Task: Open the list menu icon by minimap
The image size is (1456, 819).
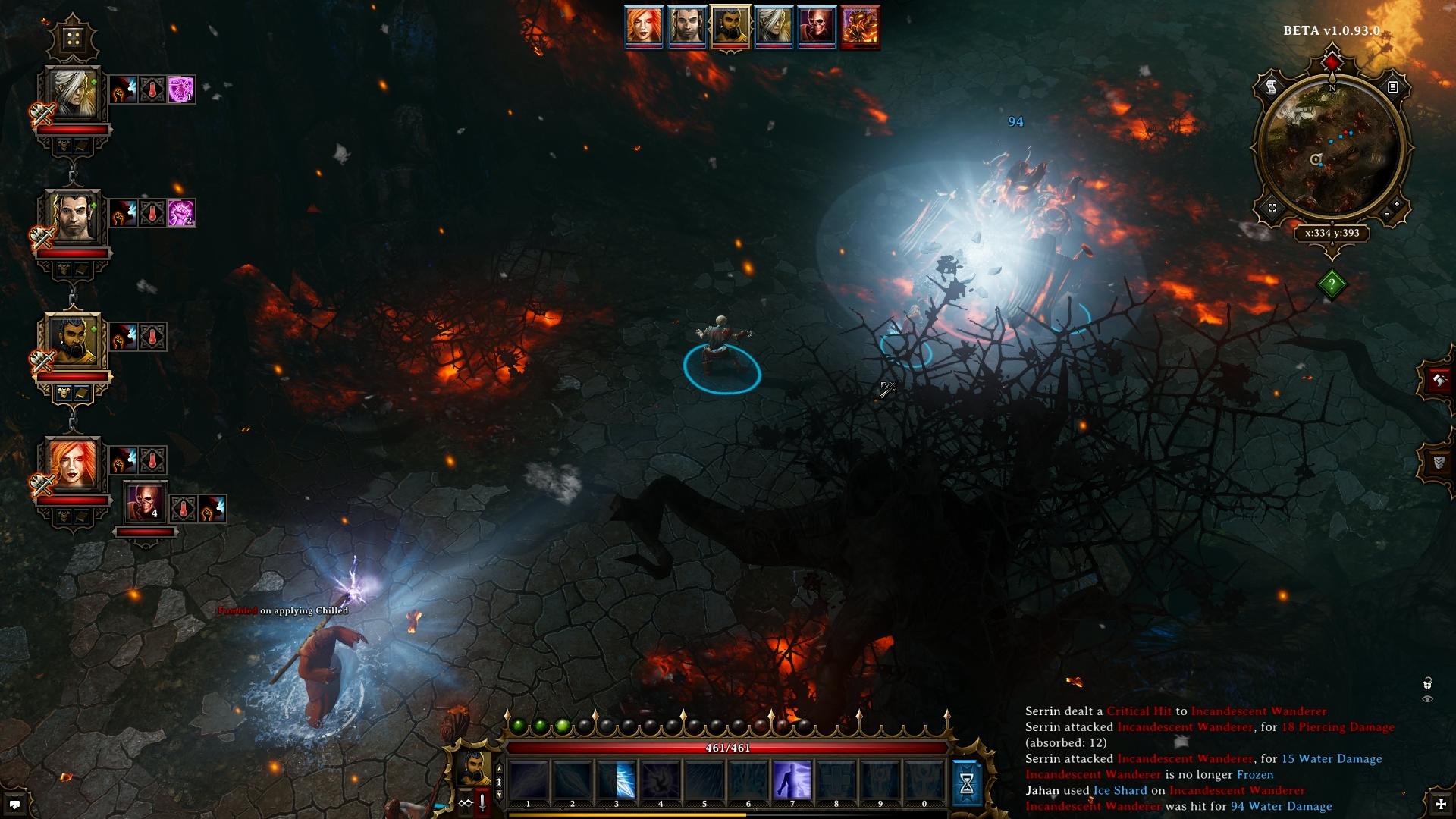Action: [x=1392, y=87]
